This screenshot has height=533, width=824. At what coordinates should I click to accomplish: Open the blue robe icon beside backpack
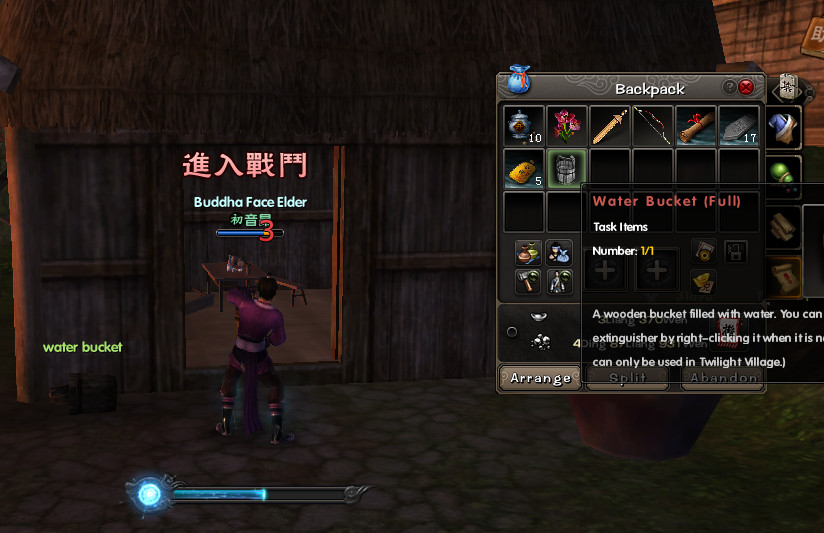point(786,128)
